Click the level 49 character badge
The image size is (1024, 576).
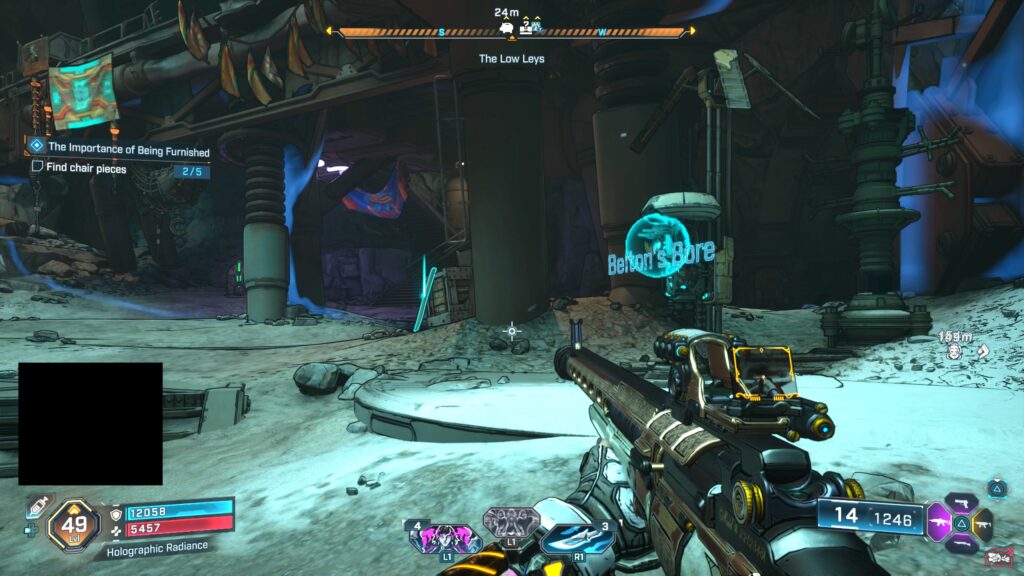[73, 522]
